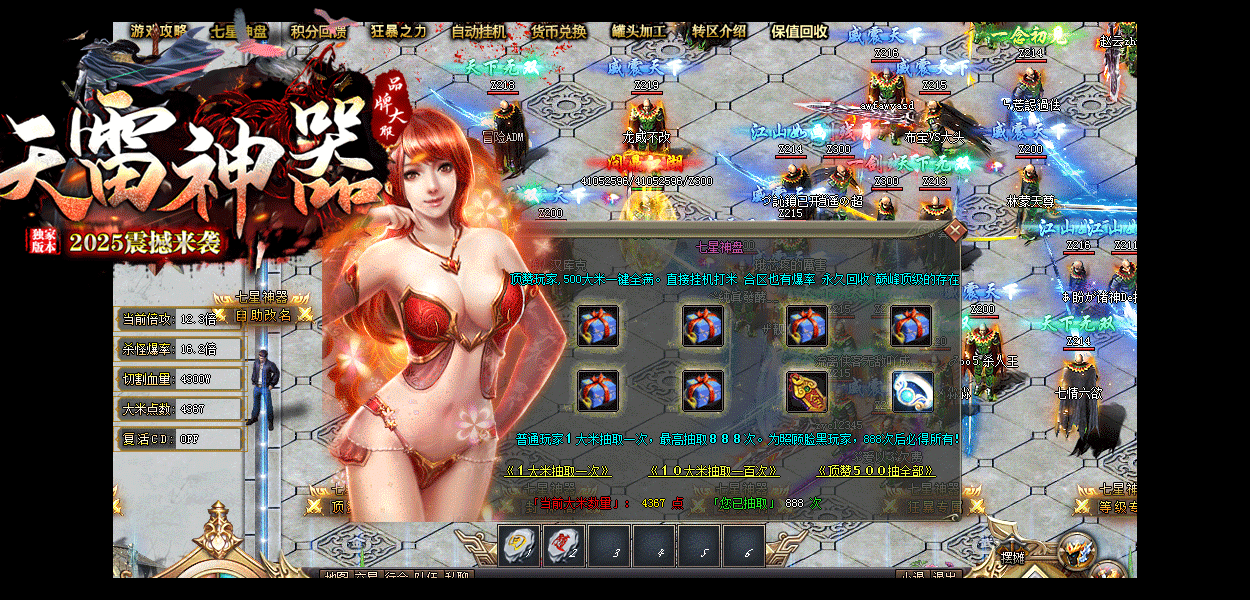Select 狂暴之力 in the top menu

pos(398,31)
